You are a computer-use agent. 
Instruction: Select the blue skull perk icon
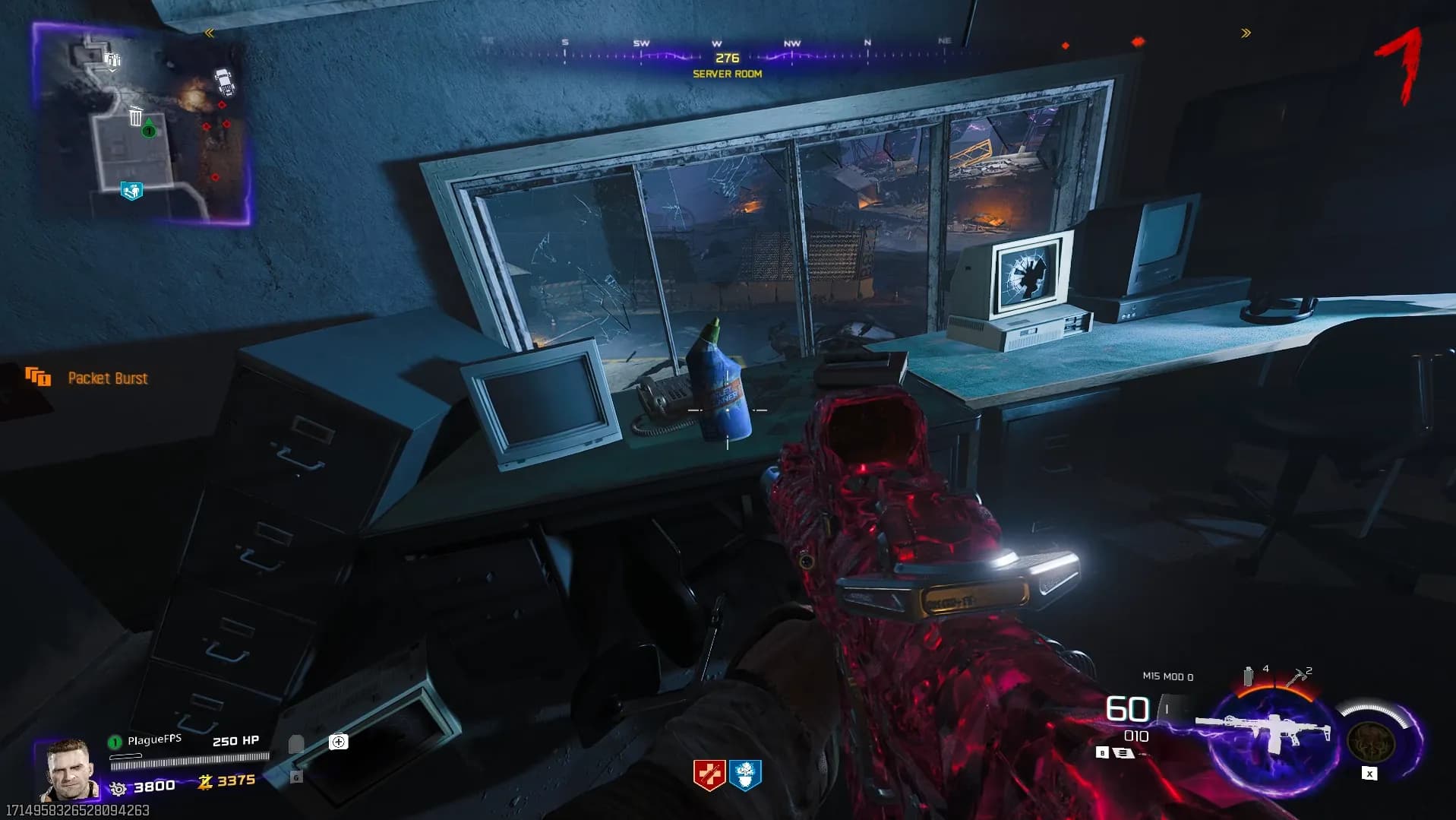745,775
